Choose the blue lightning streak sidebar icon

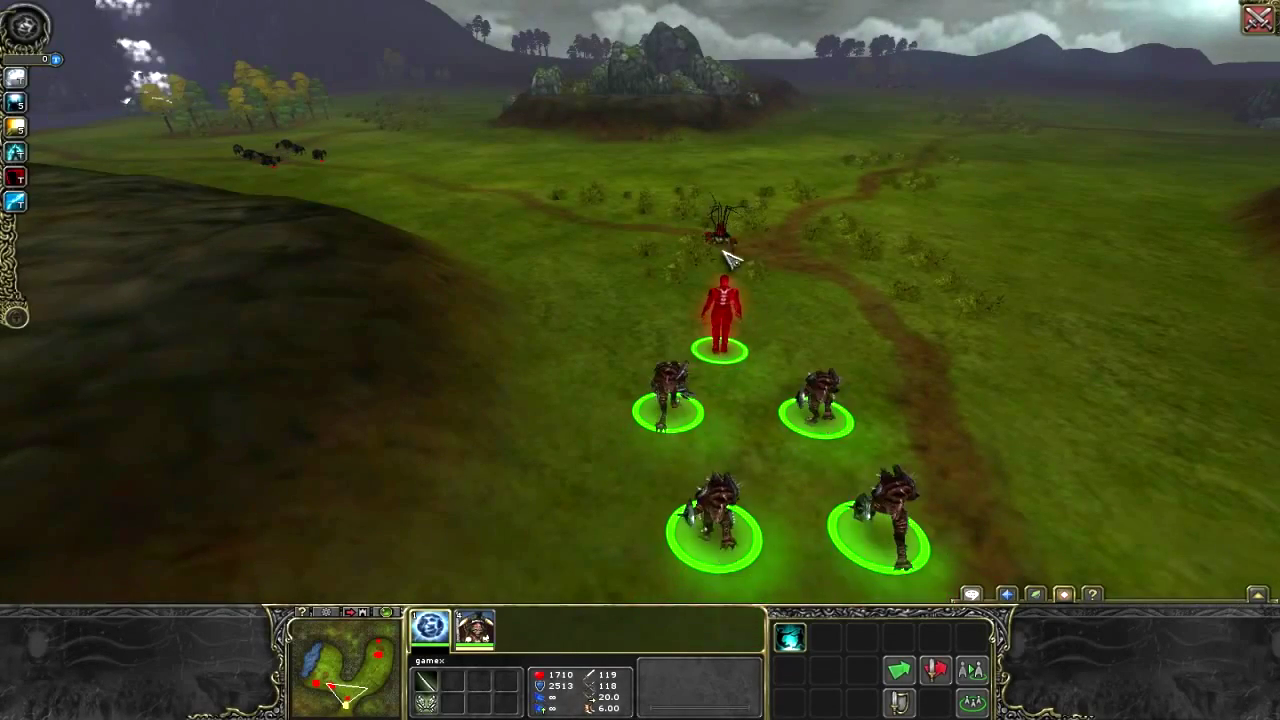15,202
